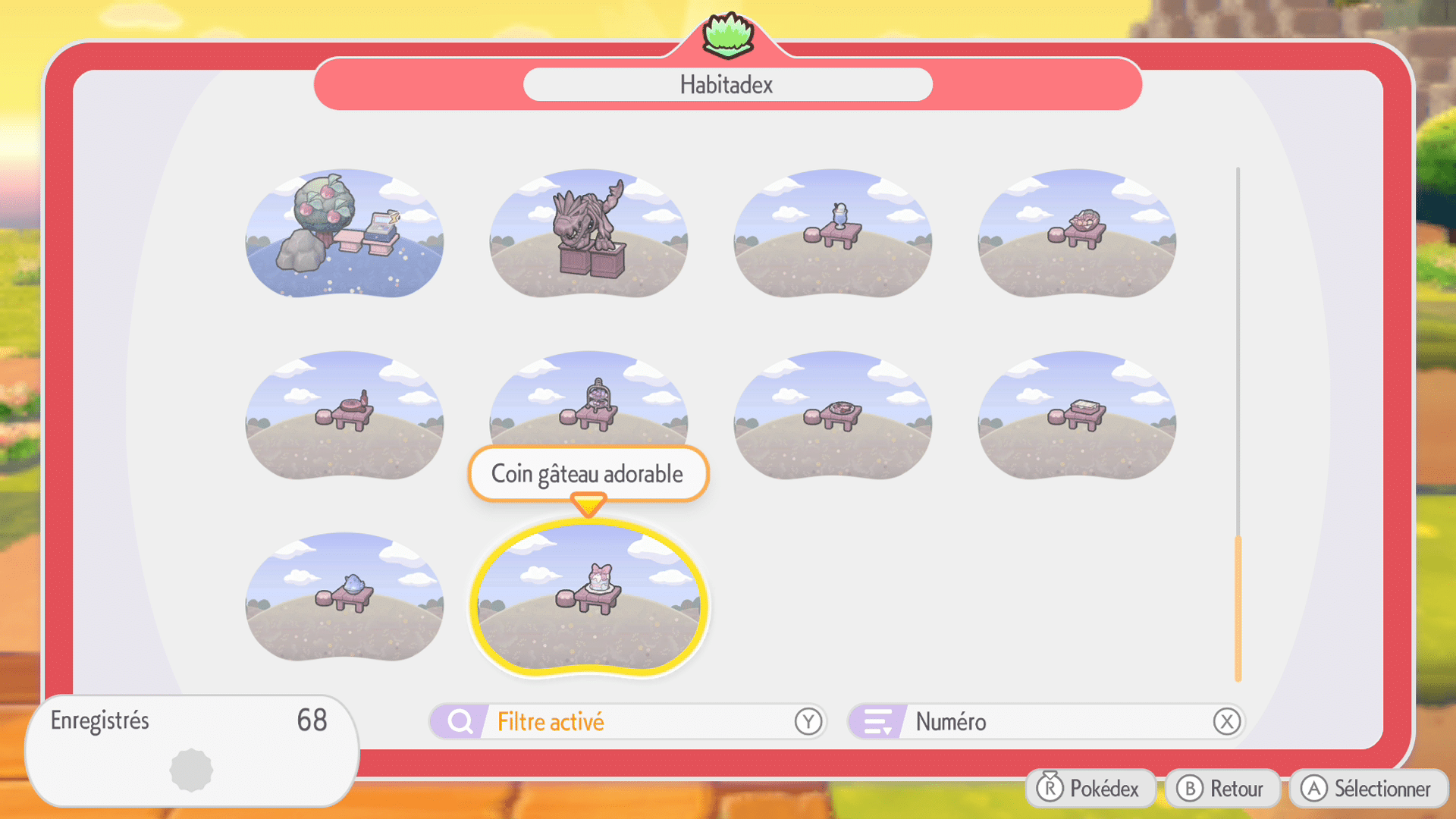Click the R button icon beside Pokédex
Screen dimensions: 1456x819
pyautogui.click(x=1050, y=788)
